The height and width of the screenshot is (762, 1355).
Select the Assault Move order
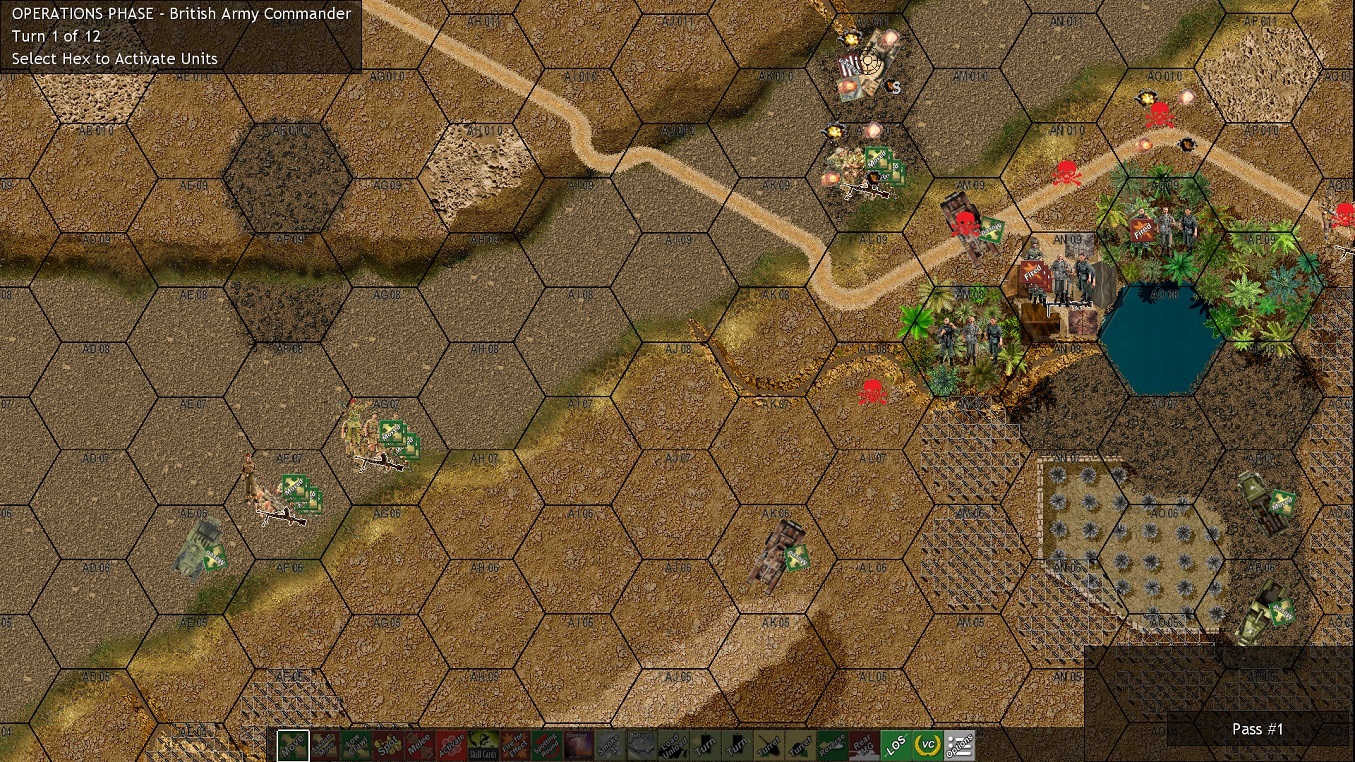click(327, 746)
